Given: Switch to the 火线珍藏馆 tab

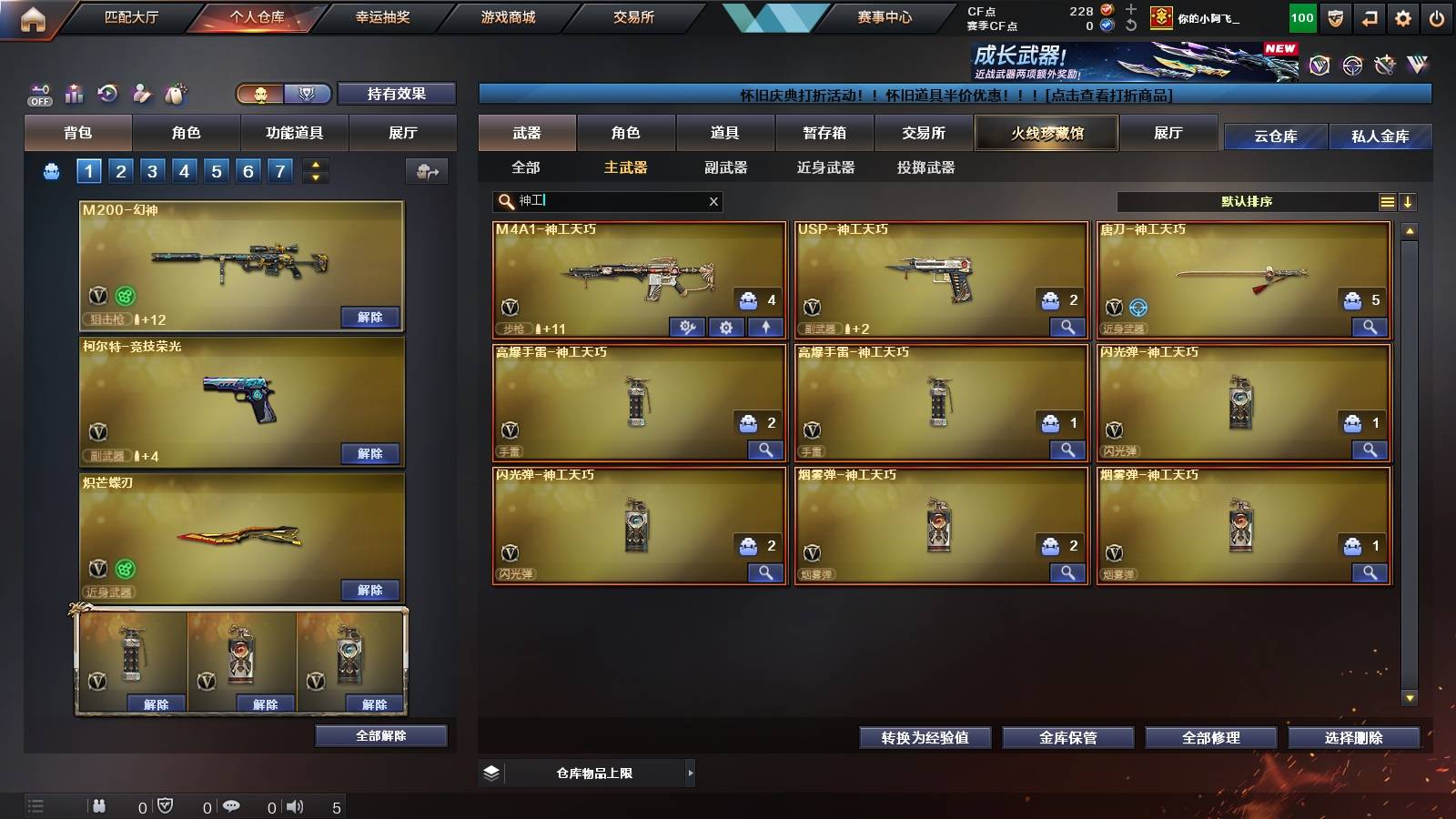Looking at the screenshot, I should point(1046,133).
